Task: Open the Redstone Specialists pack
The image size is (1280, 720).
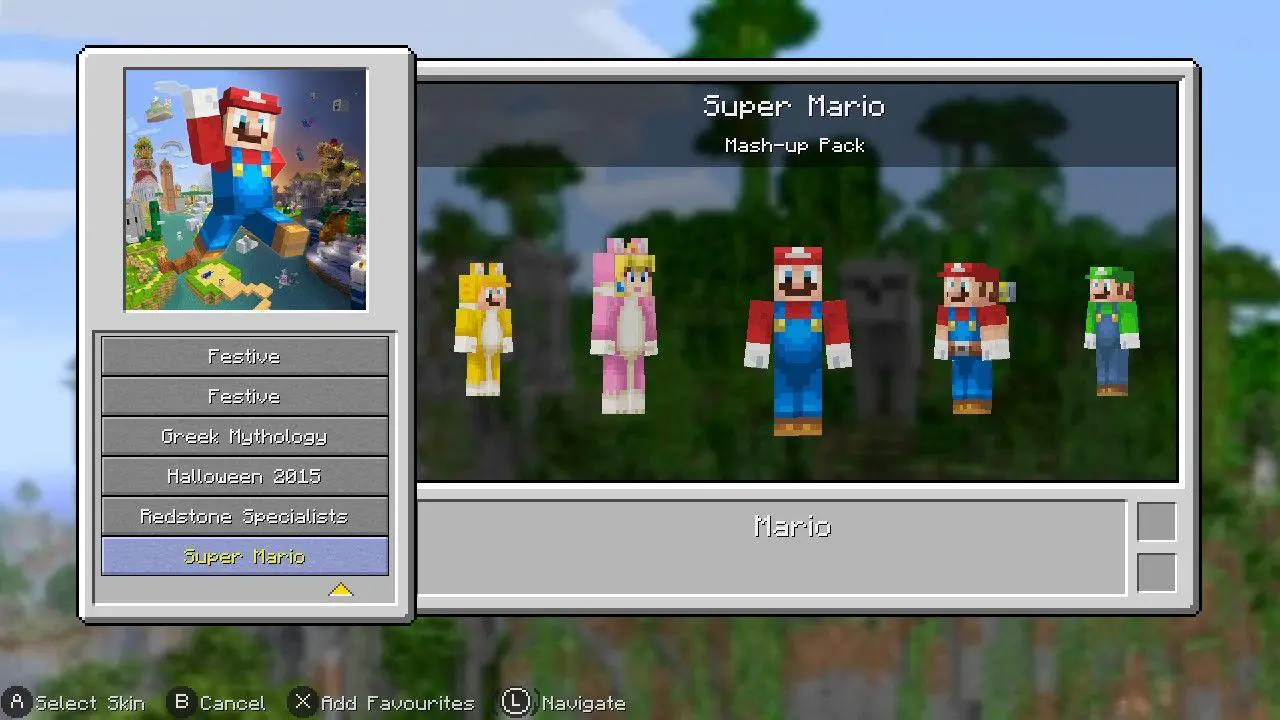Action: 244,516
